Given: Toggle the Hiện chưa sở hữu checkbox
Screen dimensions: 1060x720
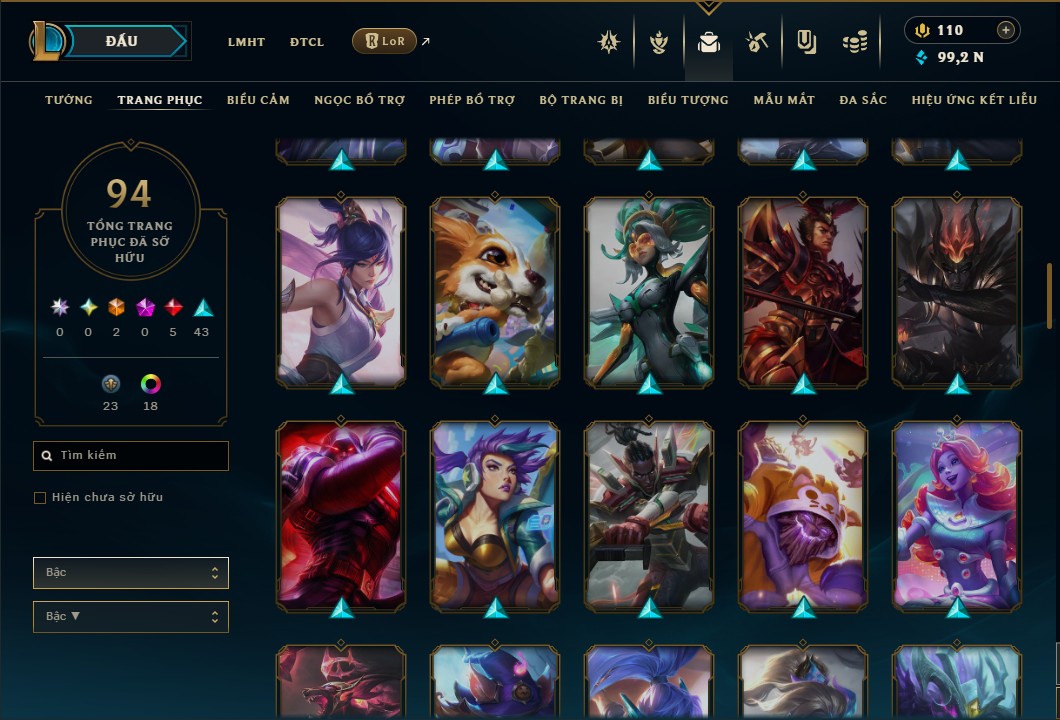Looking at the screenshot, I should tap(40, 498).
